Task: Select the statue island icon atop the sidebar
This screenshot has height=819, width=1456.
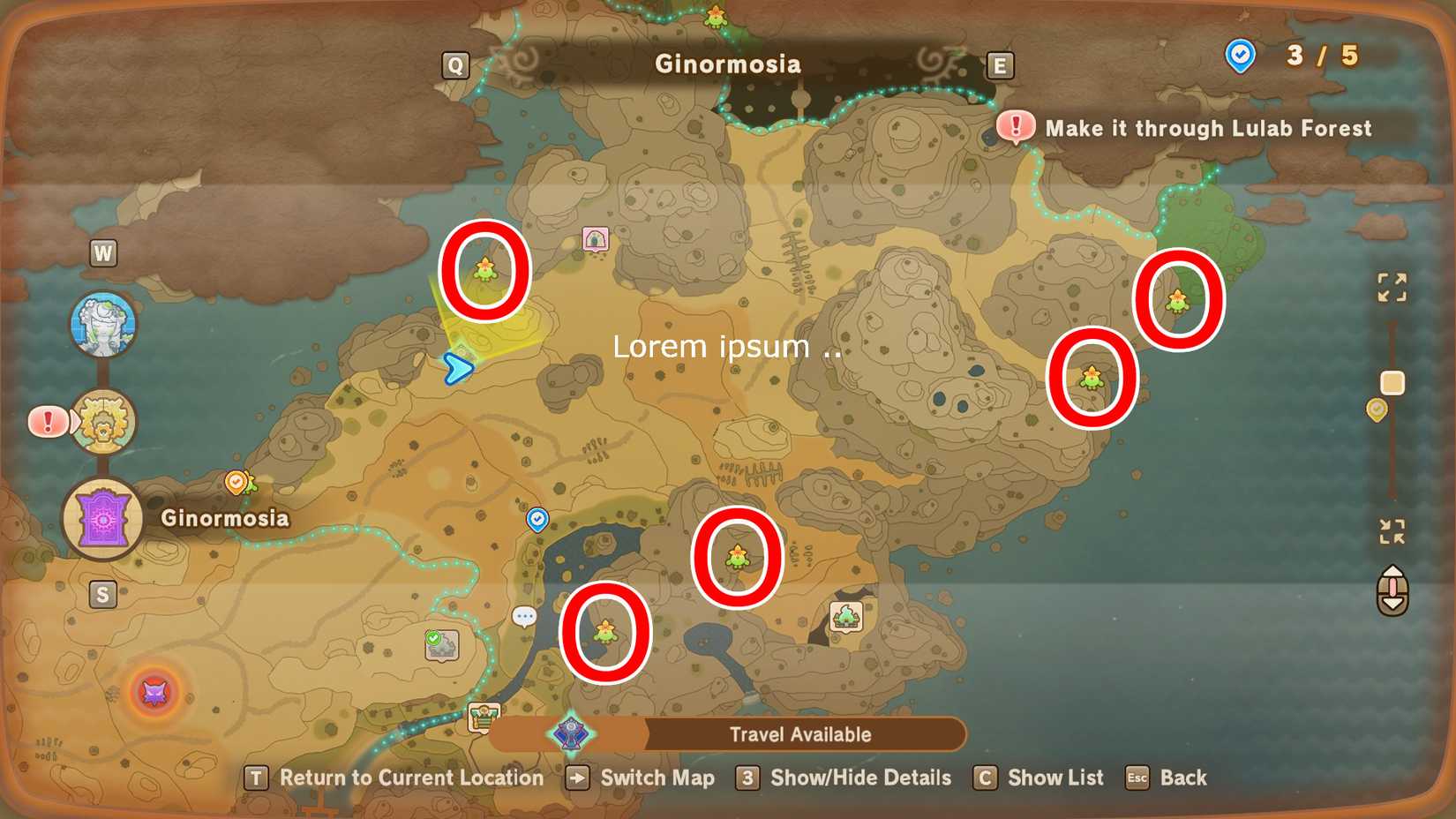Action: click(x=103, y=324)
